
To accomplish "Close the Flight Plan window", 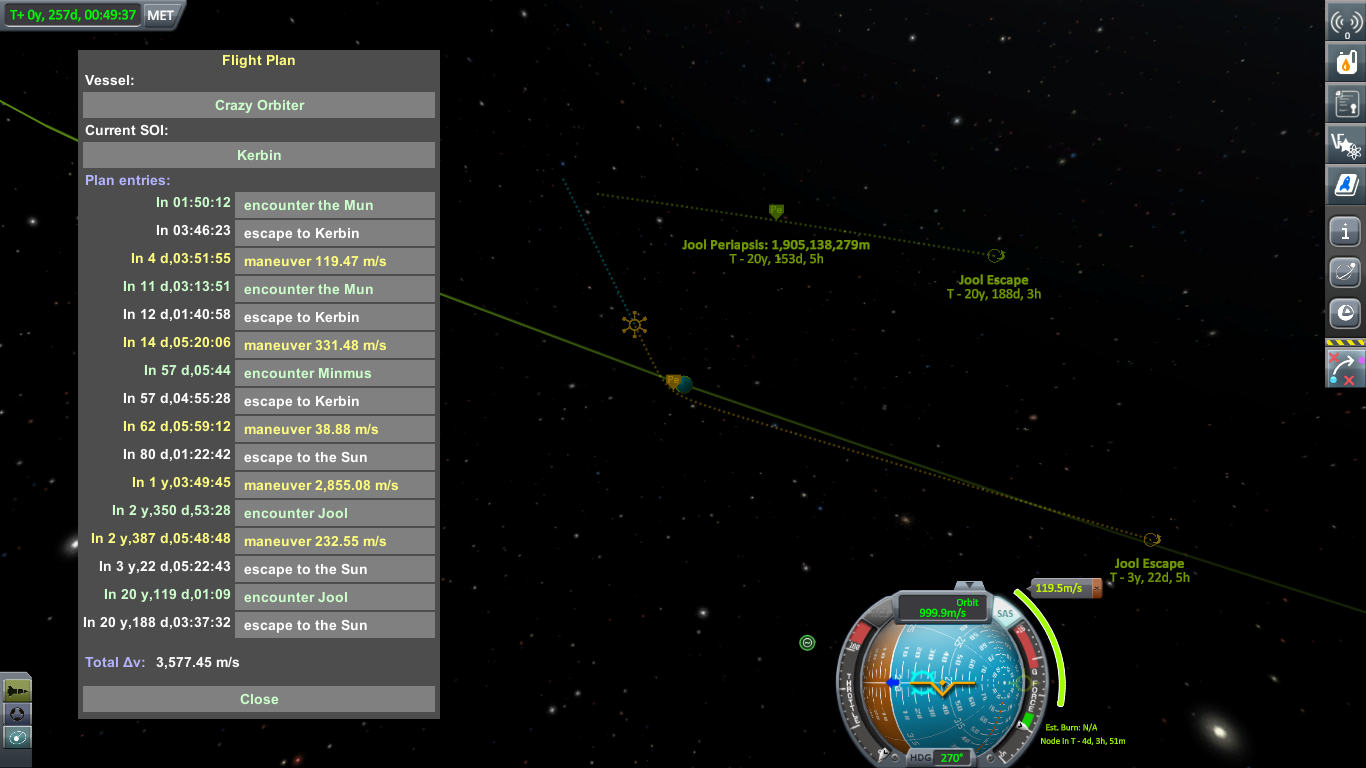I will coord(259,699).
